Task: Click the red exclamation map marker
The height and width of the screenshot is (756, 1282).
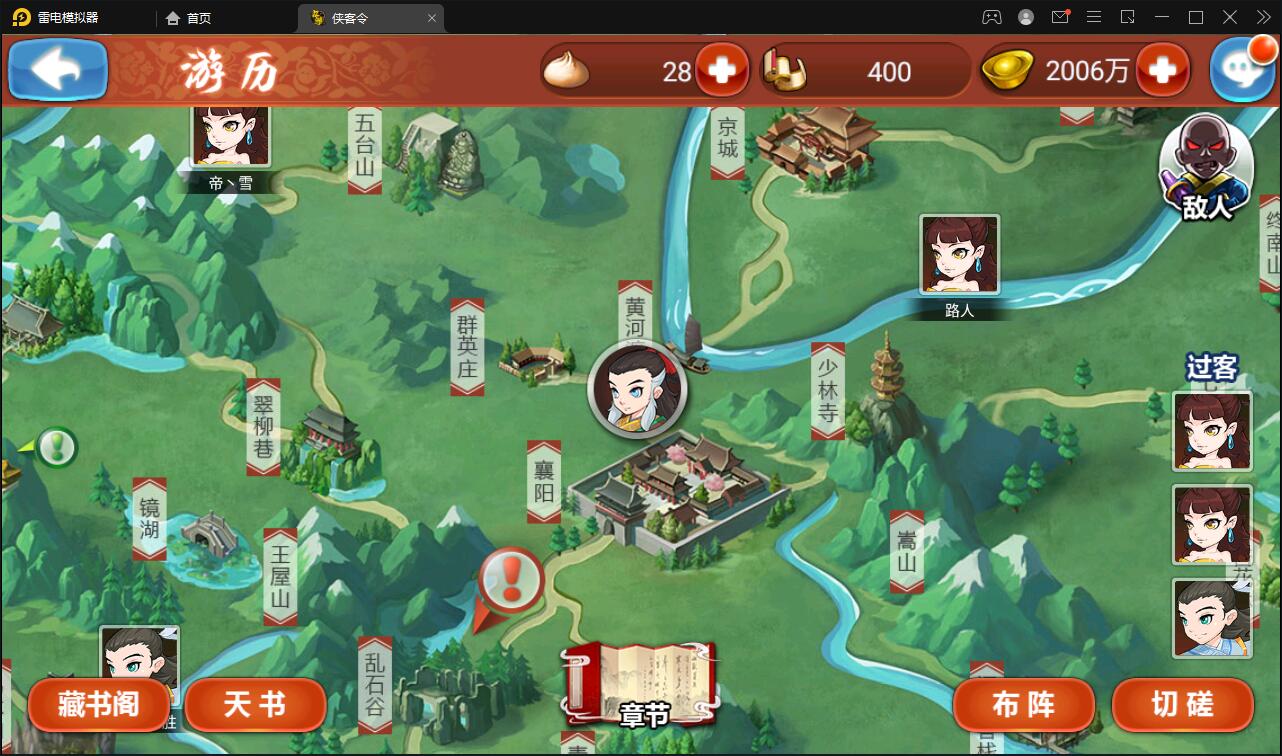Action: point(510,580)
